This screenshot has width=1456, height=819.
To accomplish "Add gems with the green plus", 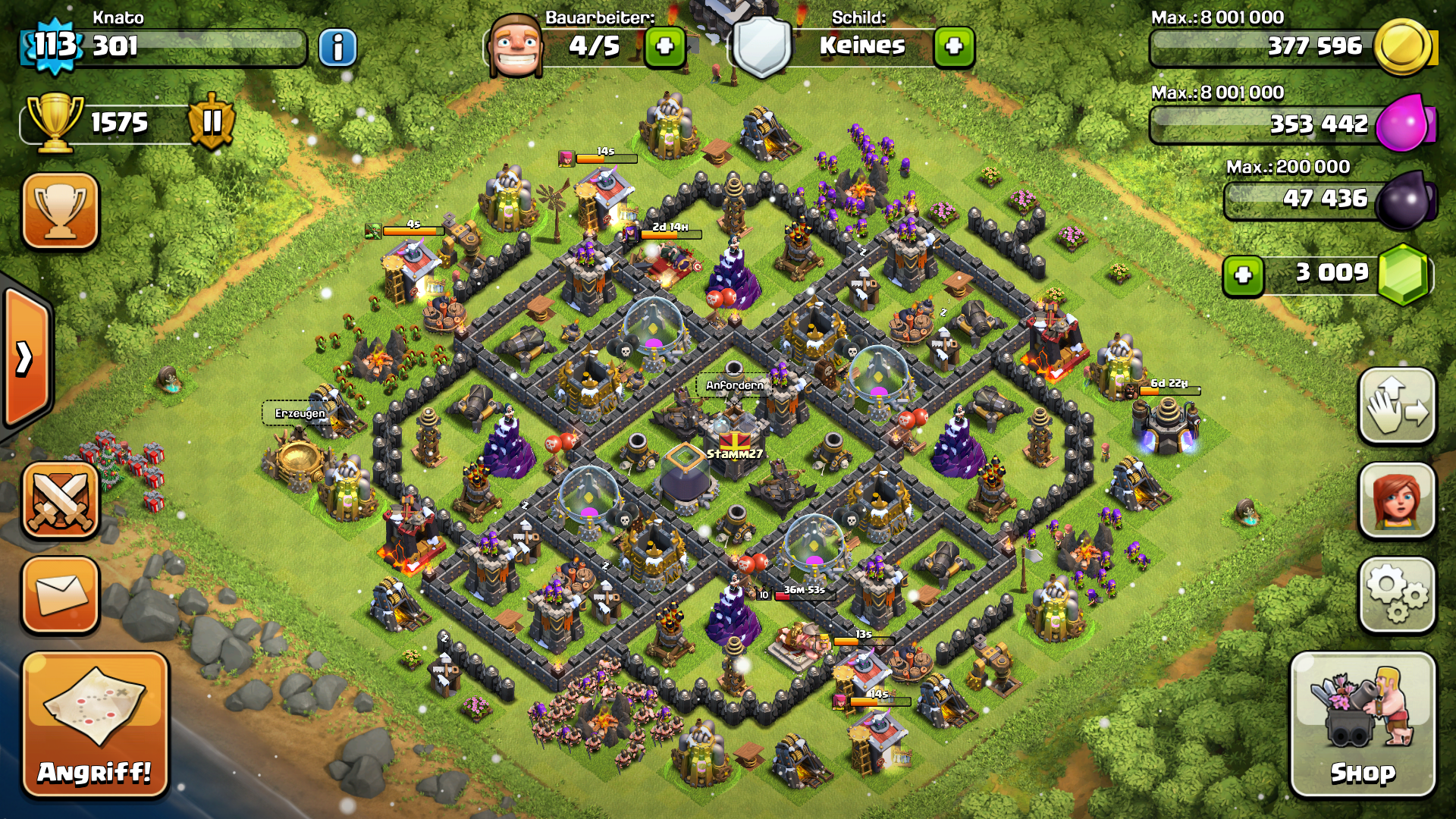I will tap(1243, 275).
